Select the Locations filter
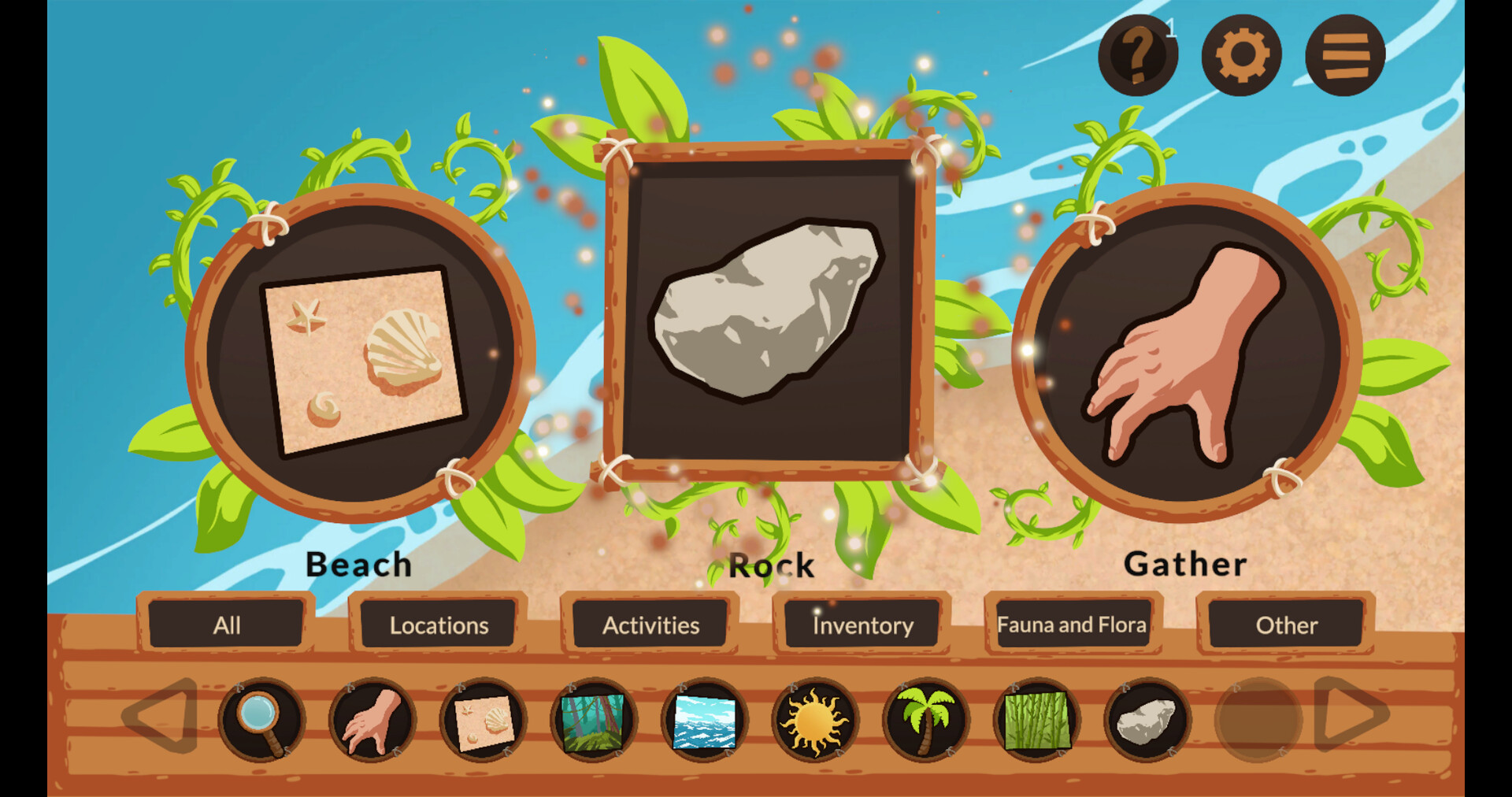 (x=438, y=625)
